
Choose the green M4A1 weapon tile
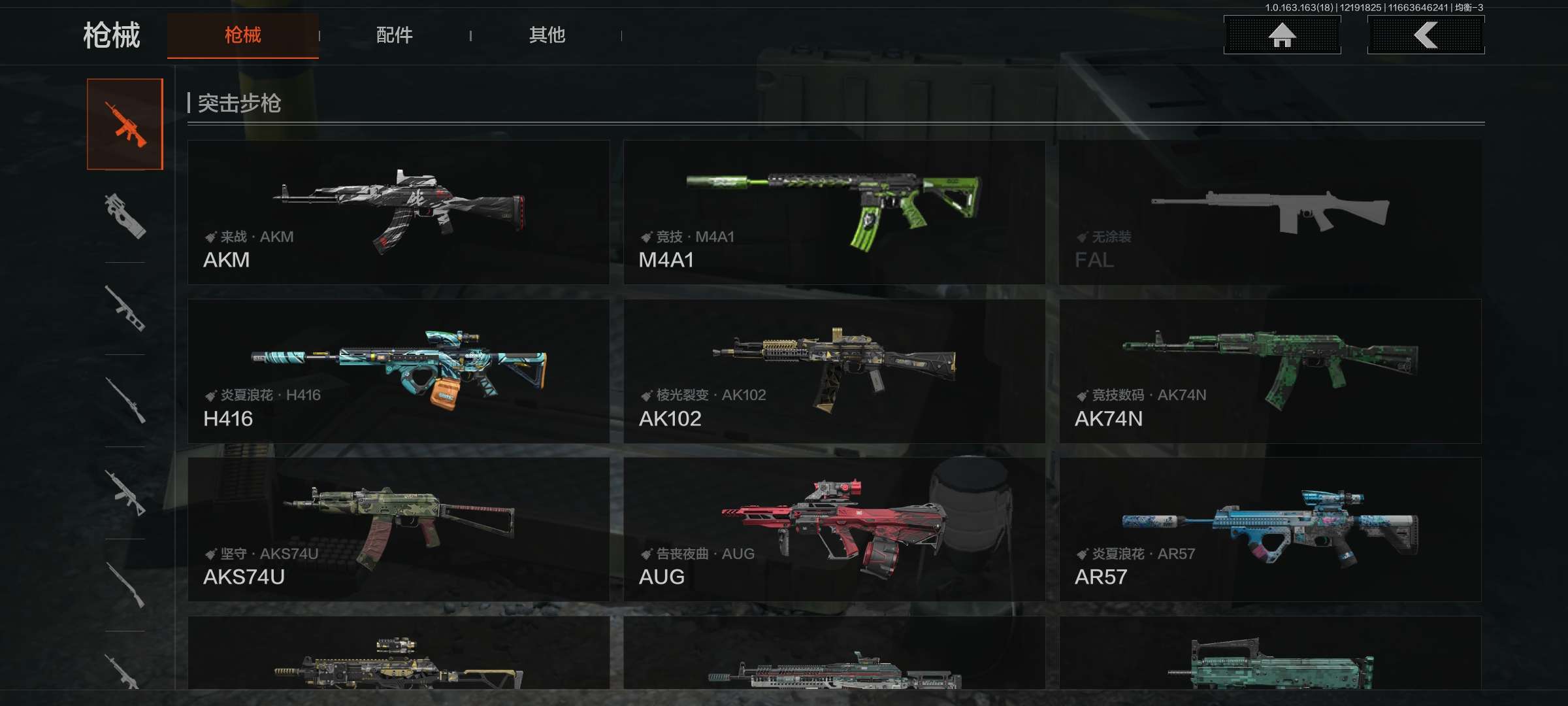click(834, 212)
